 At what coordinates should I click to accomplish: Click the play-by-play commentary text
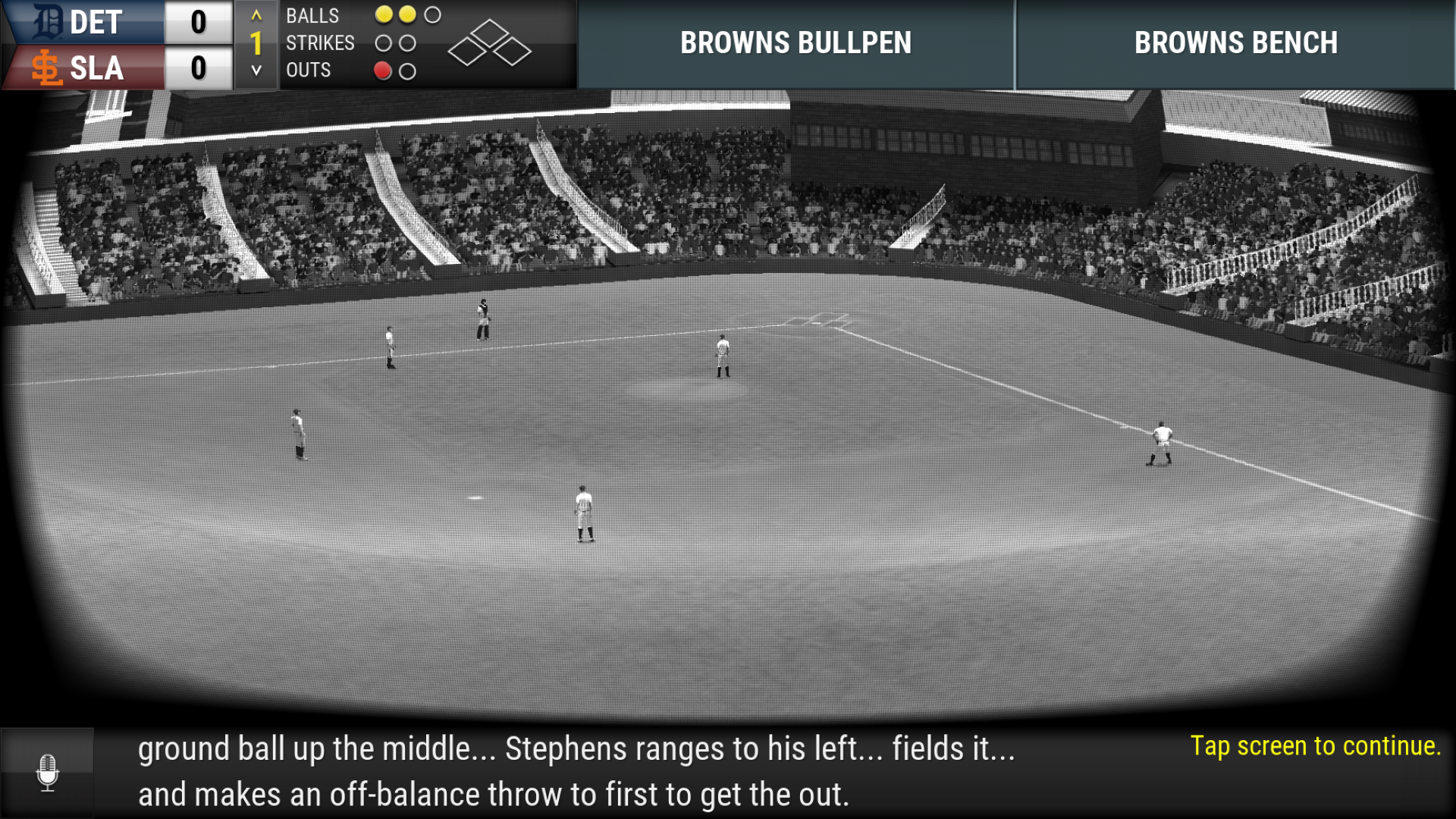tap(576, 772)
